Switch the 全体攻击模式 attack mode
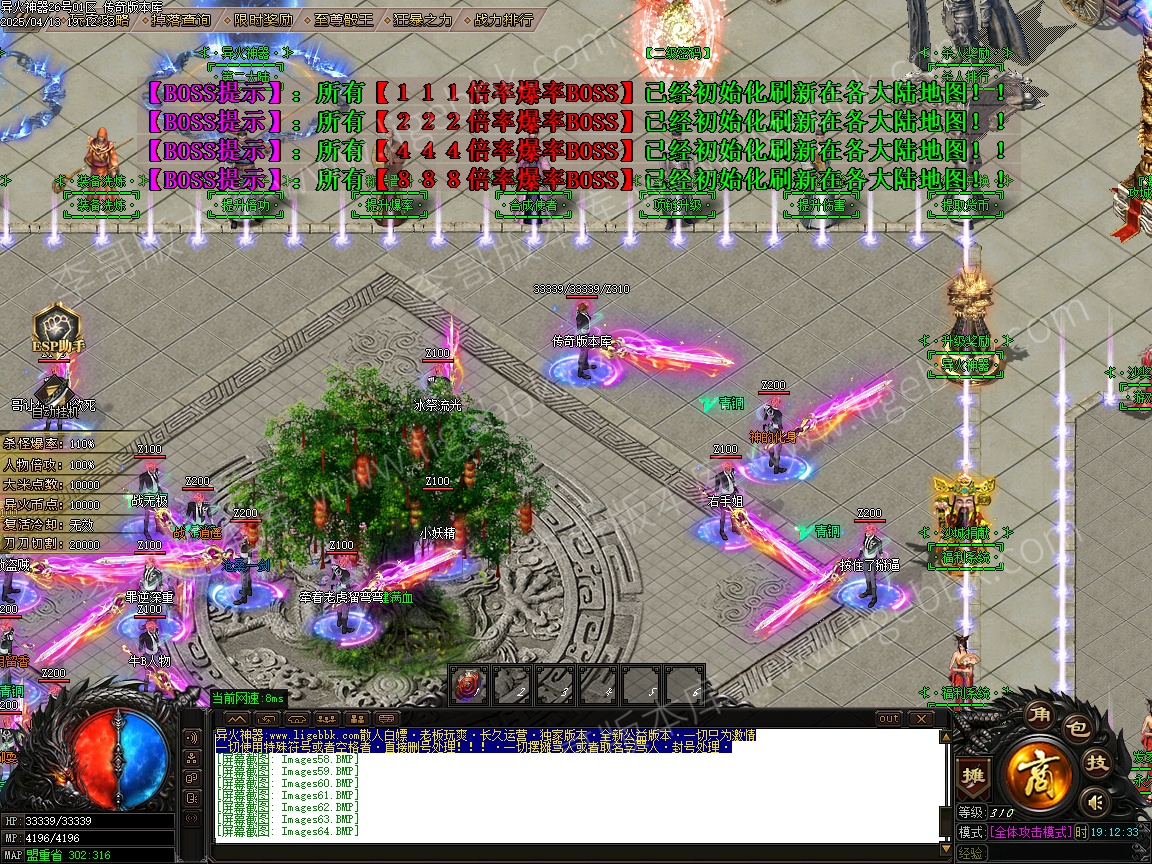 (1030, 832)
